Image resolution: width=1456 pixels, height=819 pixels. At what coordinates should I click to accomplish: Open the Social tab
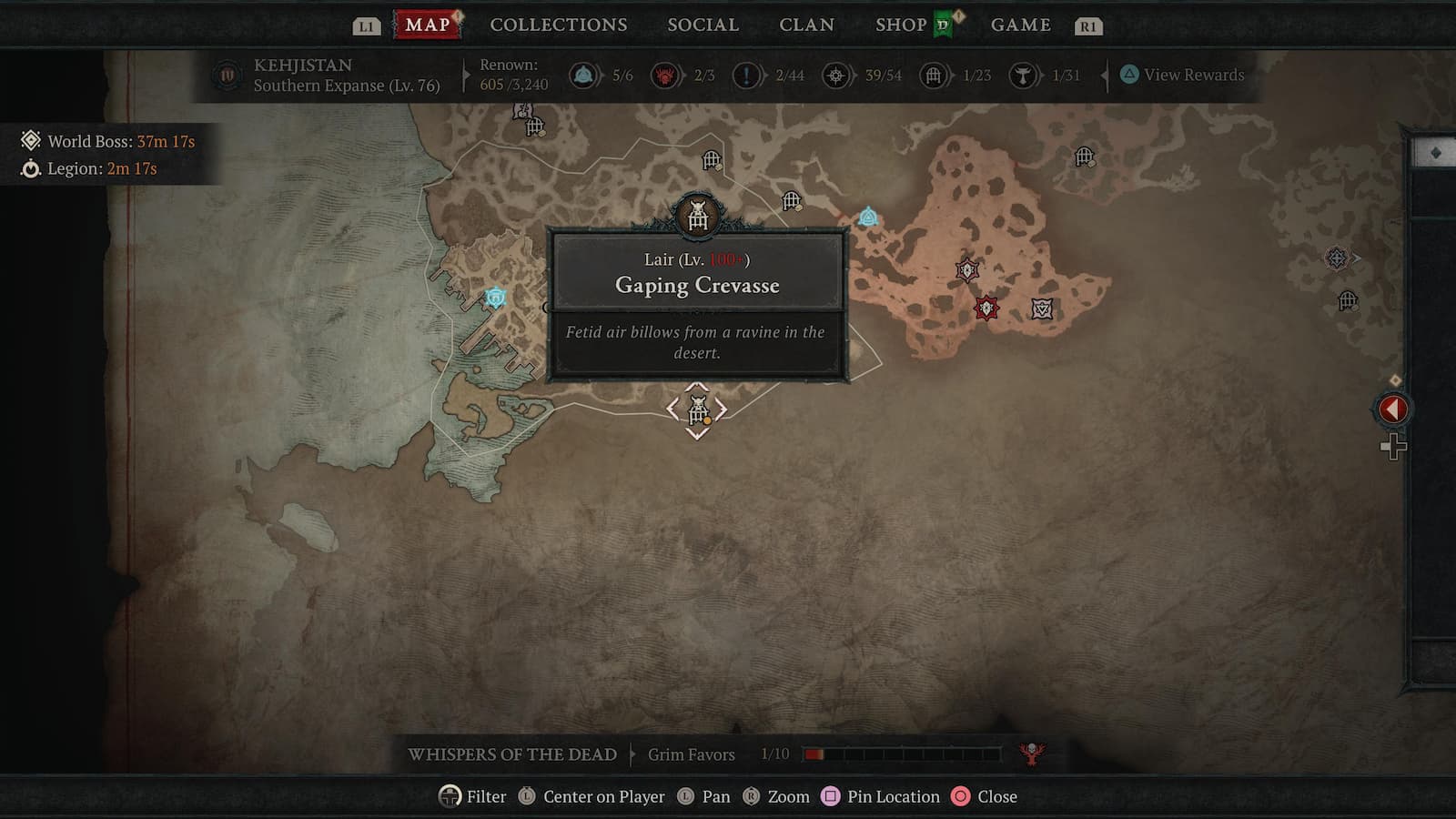coord(703,25)
